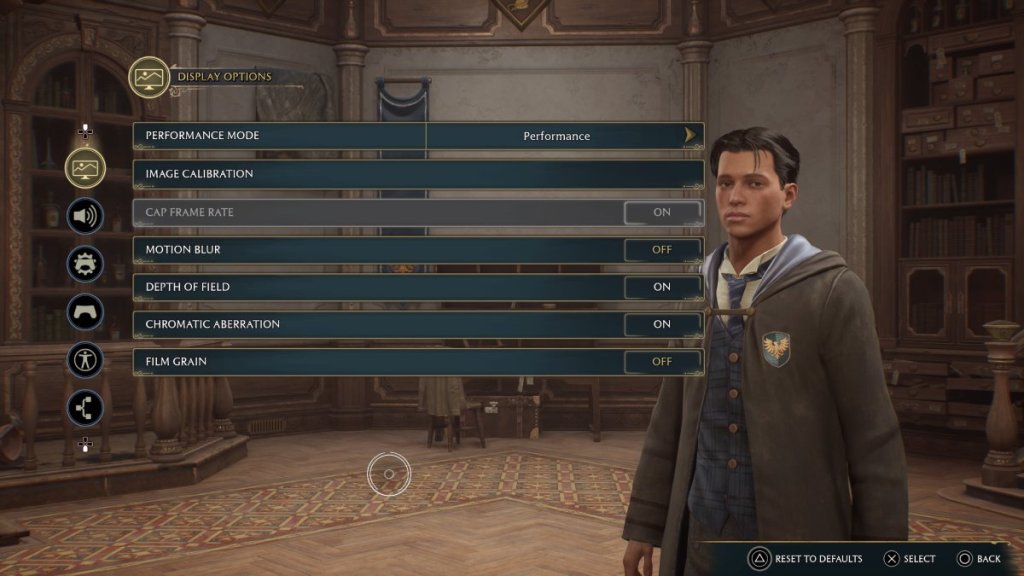Switch to the controller settings tab
The width and height of the screenshot is (1024, 576).
pyautogui.click(x=86, y=311)
